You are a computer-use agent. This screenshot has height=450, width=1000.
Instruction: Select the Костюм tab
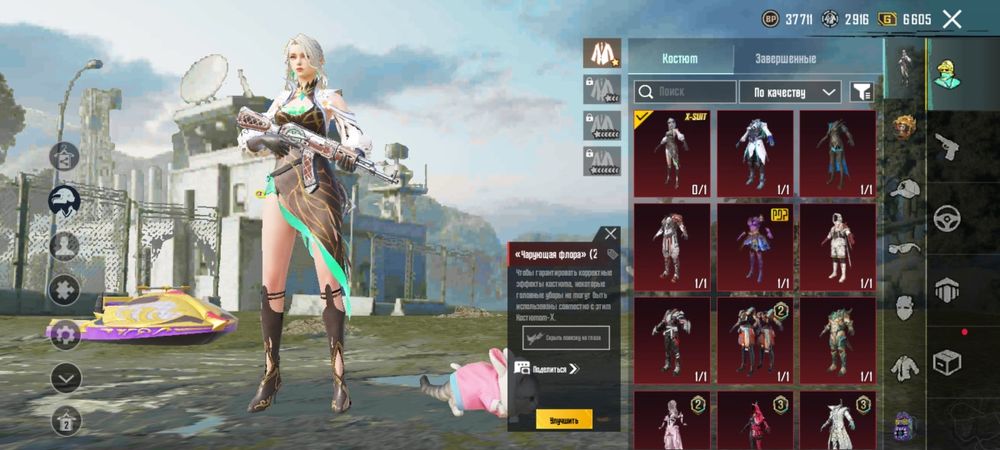tap(680, 59)
